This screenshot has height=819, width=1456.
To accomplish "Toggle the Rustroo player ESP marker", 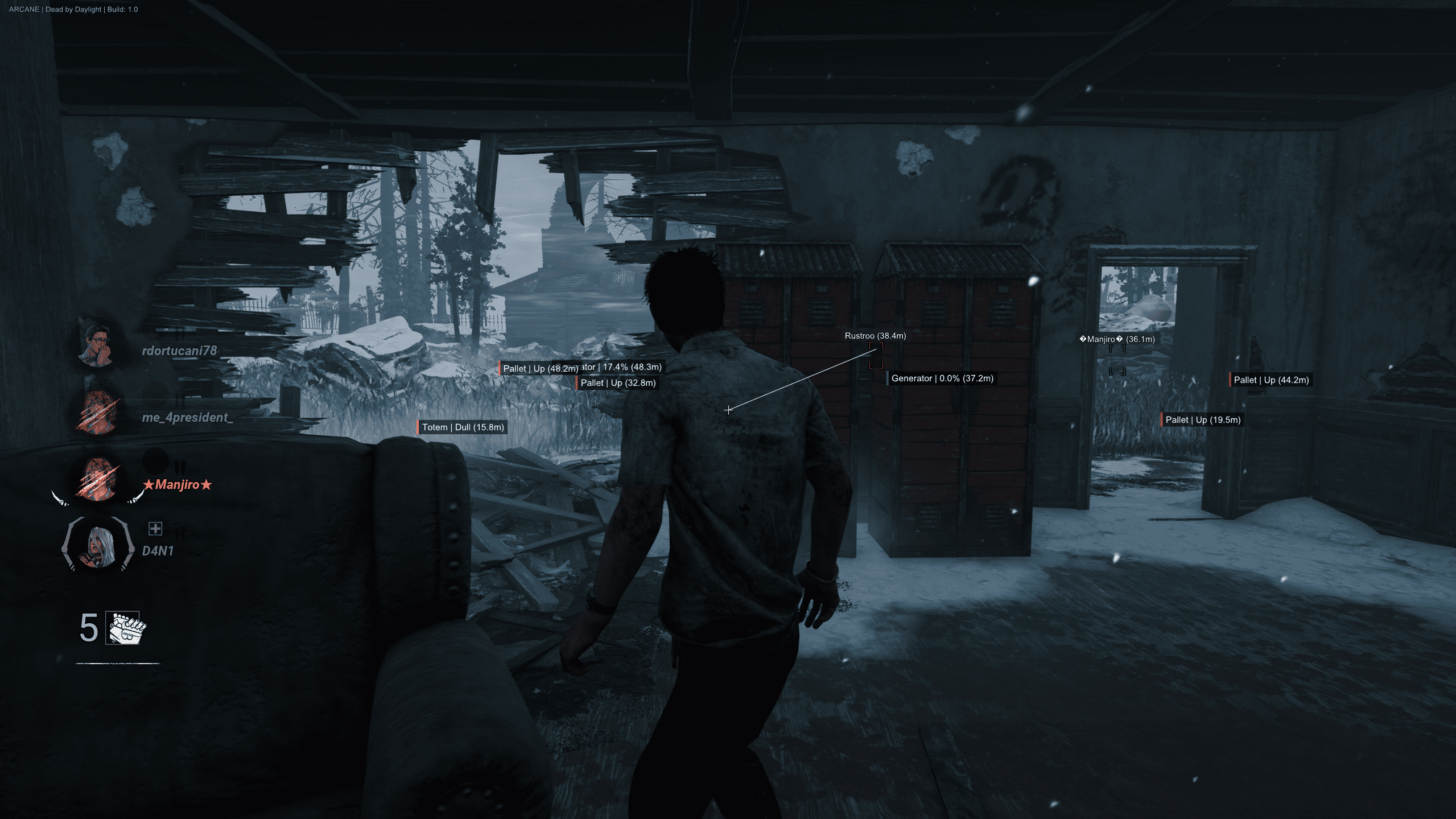I will 875,336.
